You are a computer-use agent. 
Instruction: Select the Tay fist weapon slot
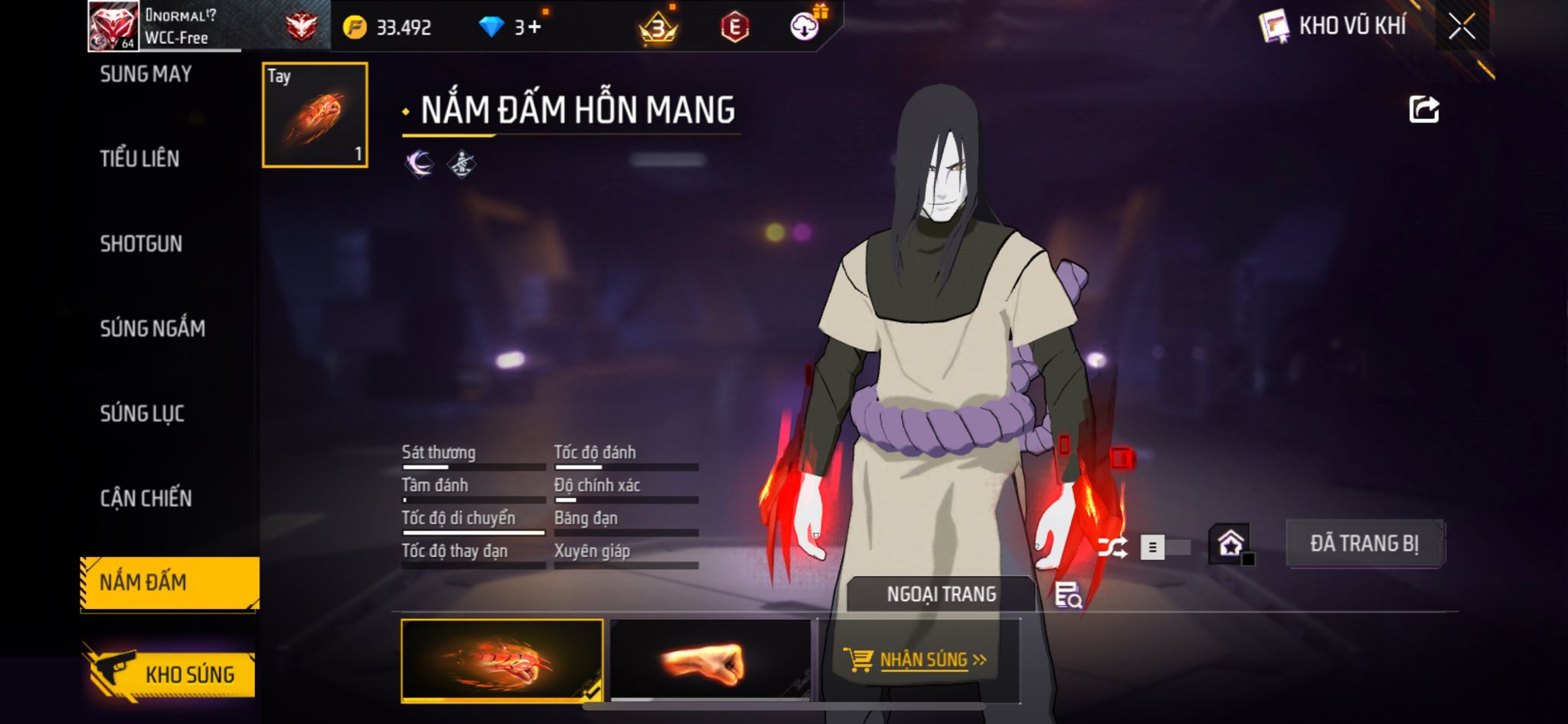pyautogui.click(x=315, y=115)
